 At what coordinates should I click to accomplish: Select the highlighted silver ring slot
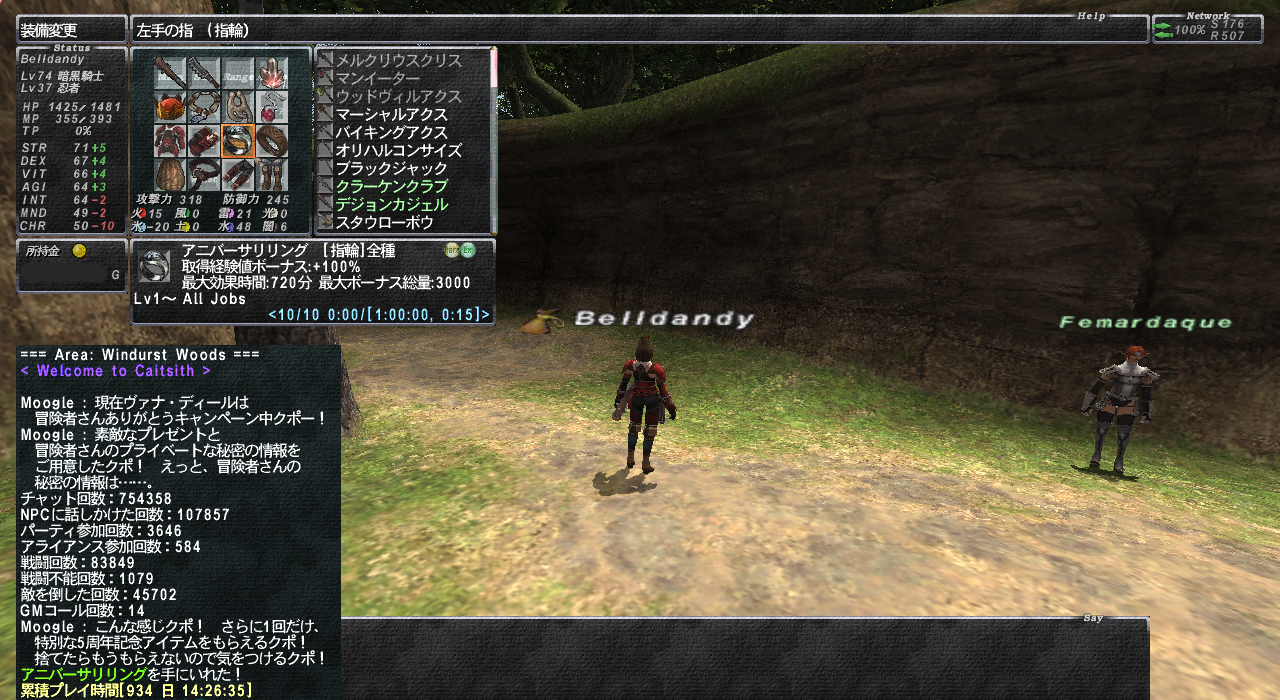(x=238, y=141)
